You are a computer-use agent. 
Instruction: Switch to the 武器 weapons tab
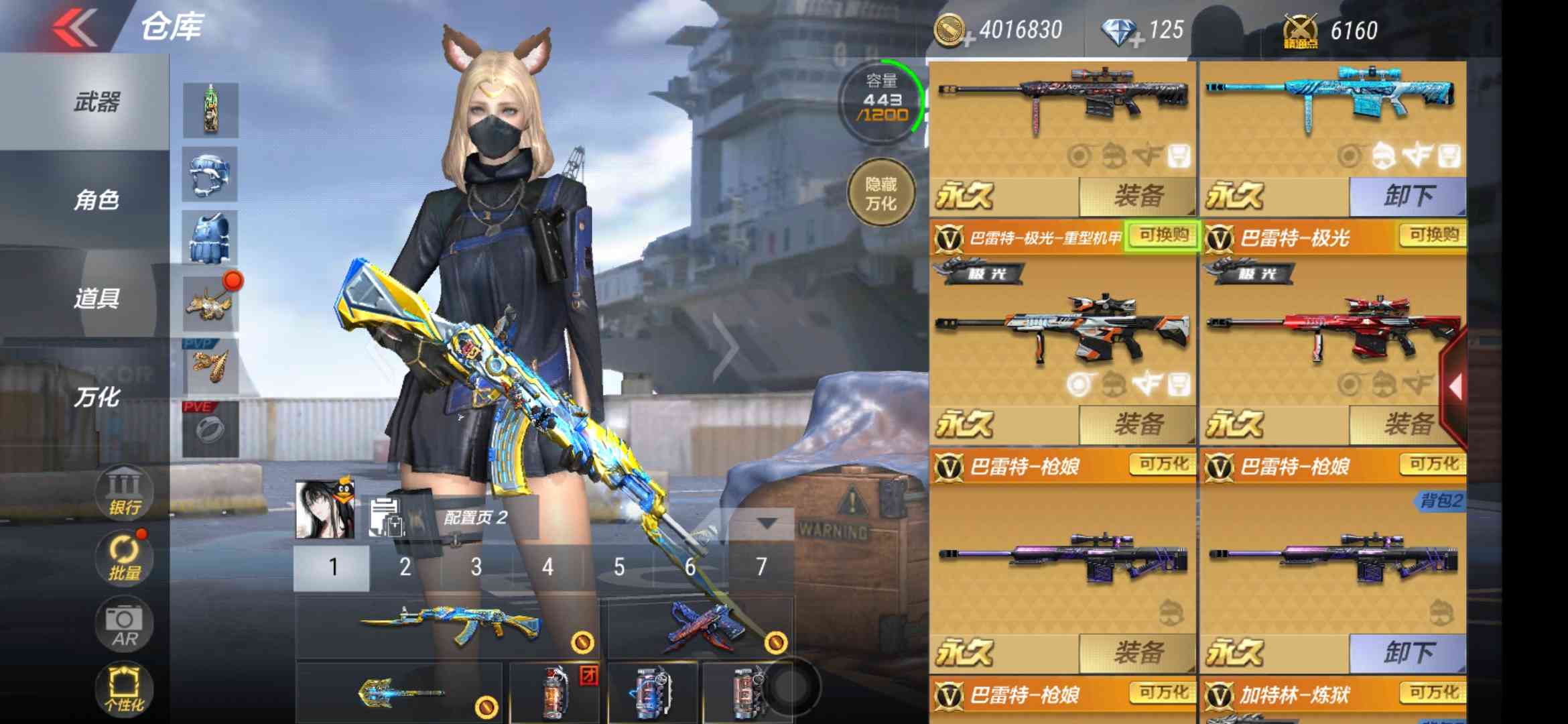96,103
